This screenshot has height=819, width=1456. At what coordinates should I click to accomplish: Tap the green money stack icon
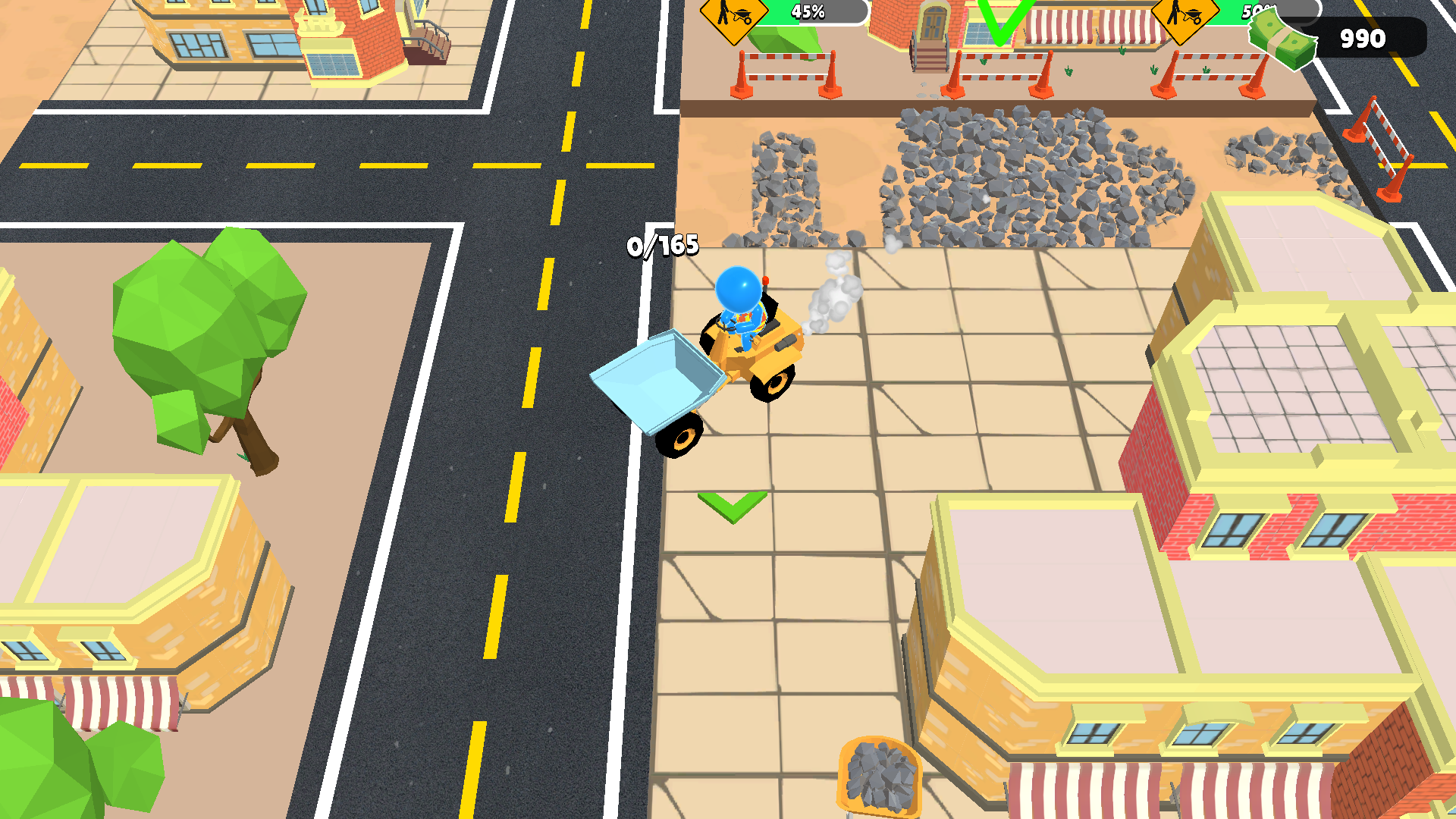(1282, 38)
